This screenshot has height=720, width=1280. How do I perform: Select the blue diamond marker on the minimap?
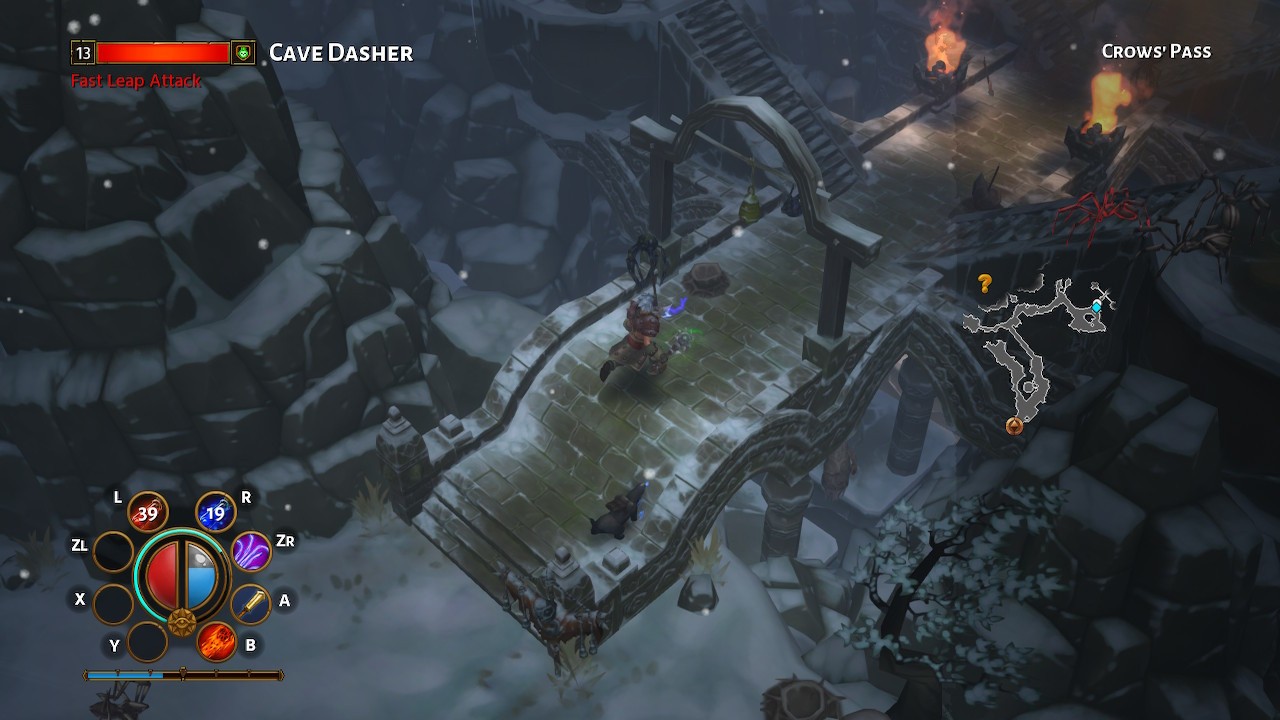[x=1097, y=307]
